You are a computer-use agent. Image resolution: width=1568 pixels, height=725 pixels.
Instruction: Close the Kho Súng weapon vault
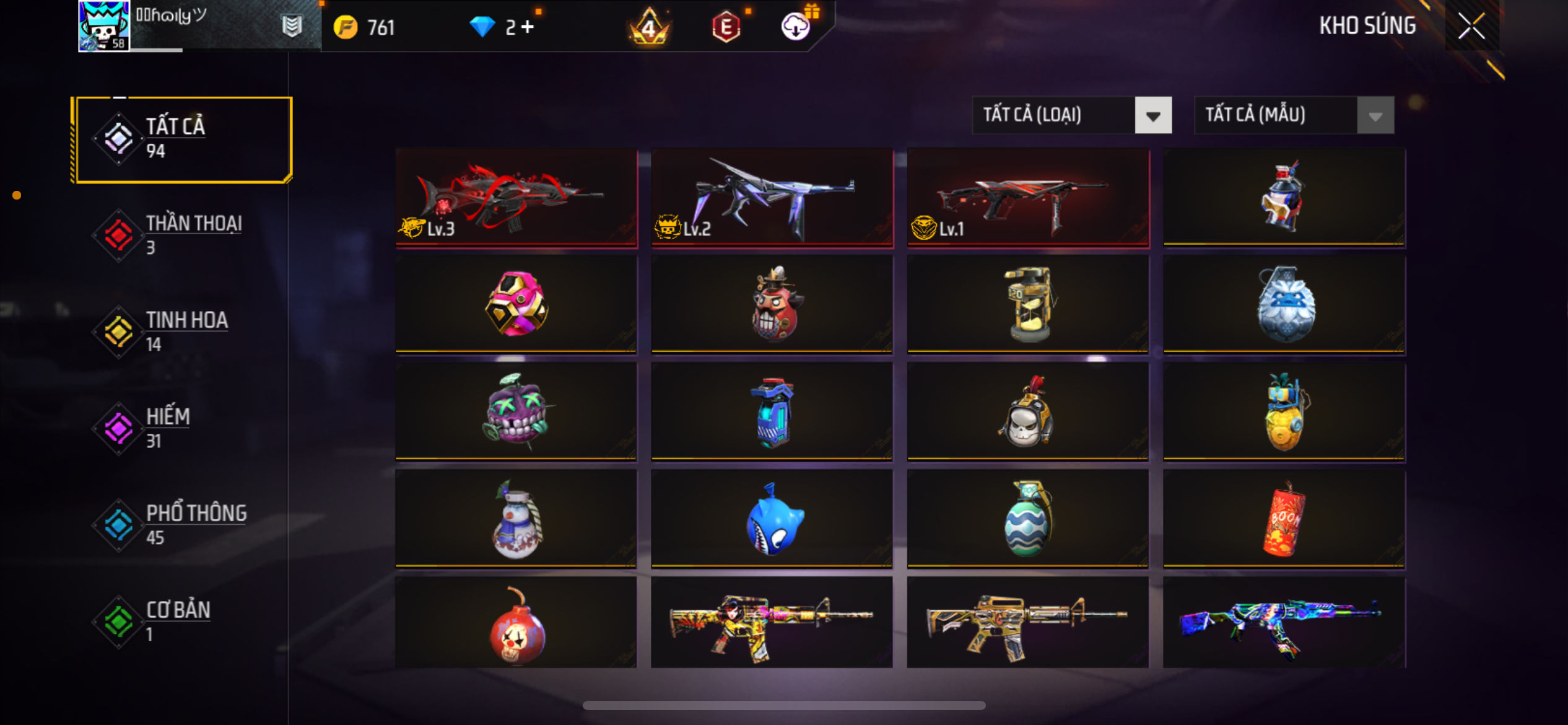(1471, 26)
